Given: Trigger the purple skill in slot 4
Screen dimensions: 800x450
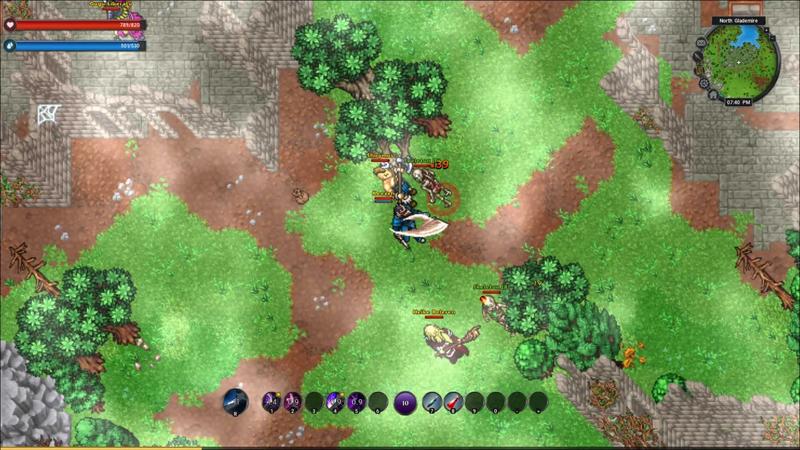Looking at the screenshot, I should tap(335, 402).
